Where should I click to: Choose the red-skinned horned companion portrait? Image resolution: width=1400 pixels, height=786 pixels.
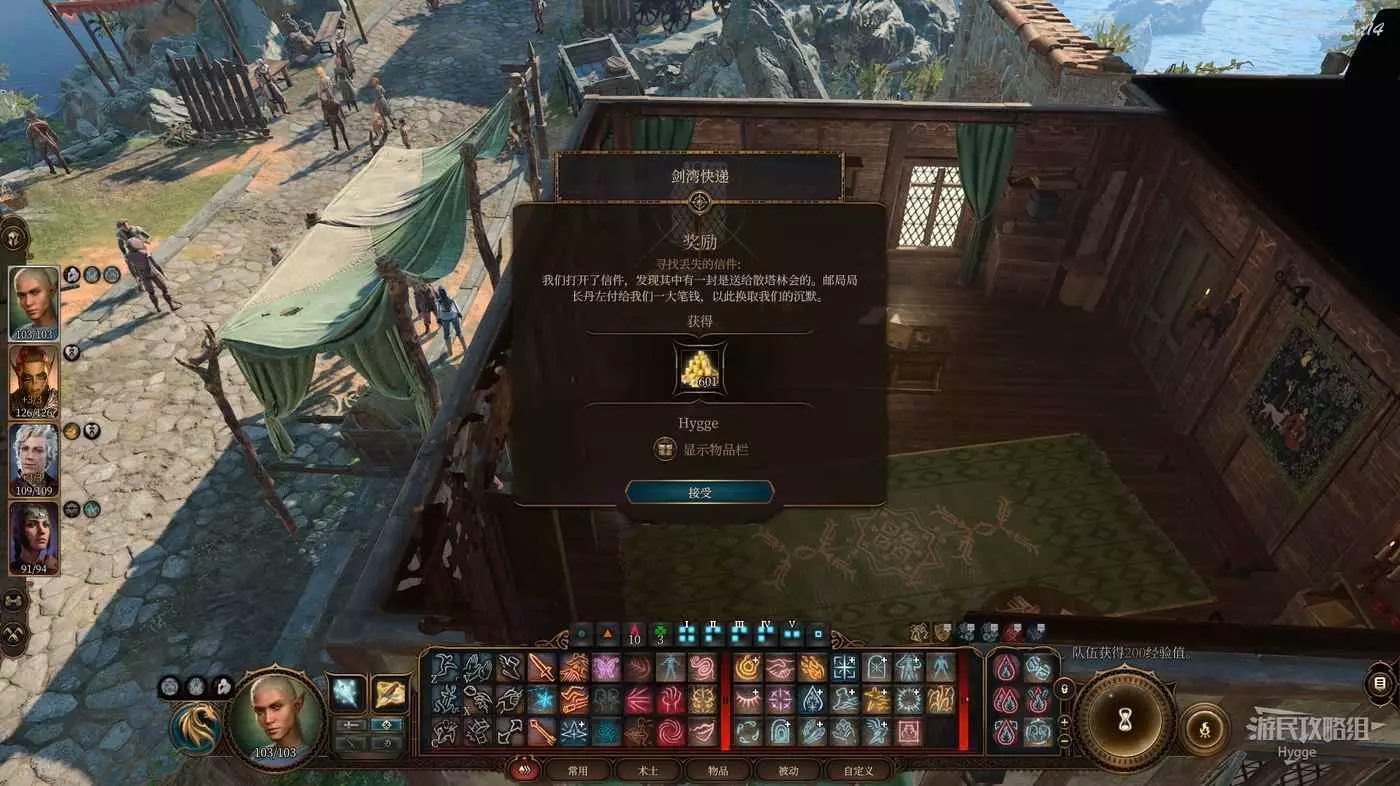pos(34,381)
